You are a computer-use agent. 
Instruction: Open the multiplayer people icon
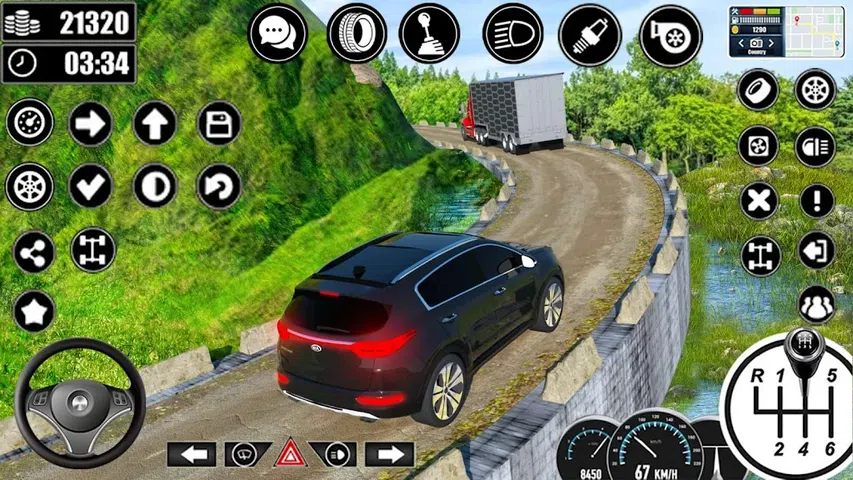[816, 304]
